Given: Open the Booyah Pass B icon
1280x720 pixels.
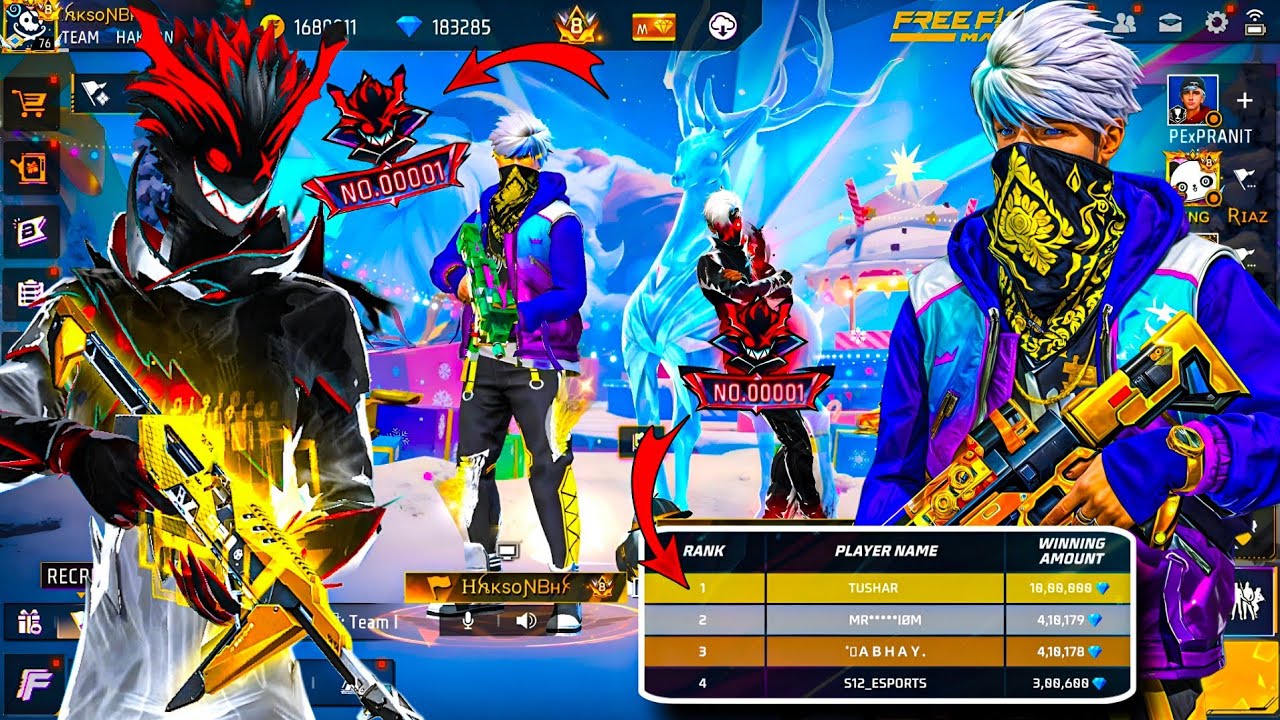Looking at the screenshot, I should click(29, 231).
